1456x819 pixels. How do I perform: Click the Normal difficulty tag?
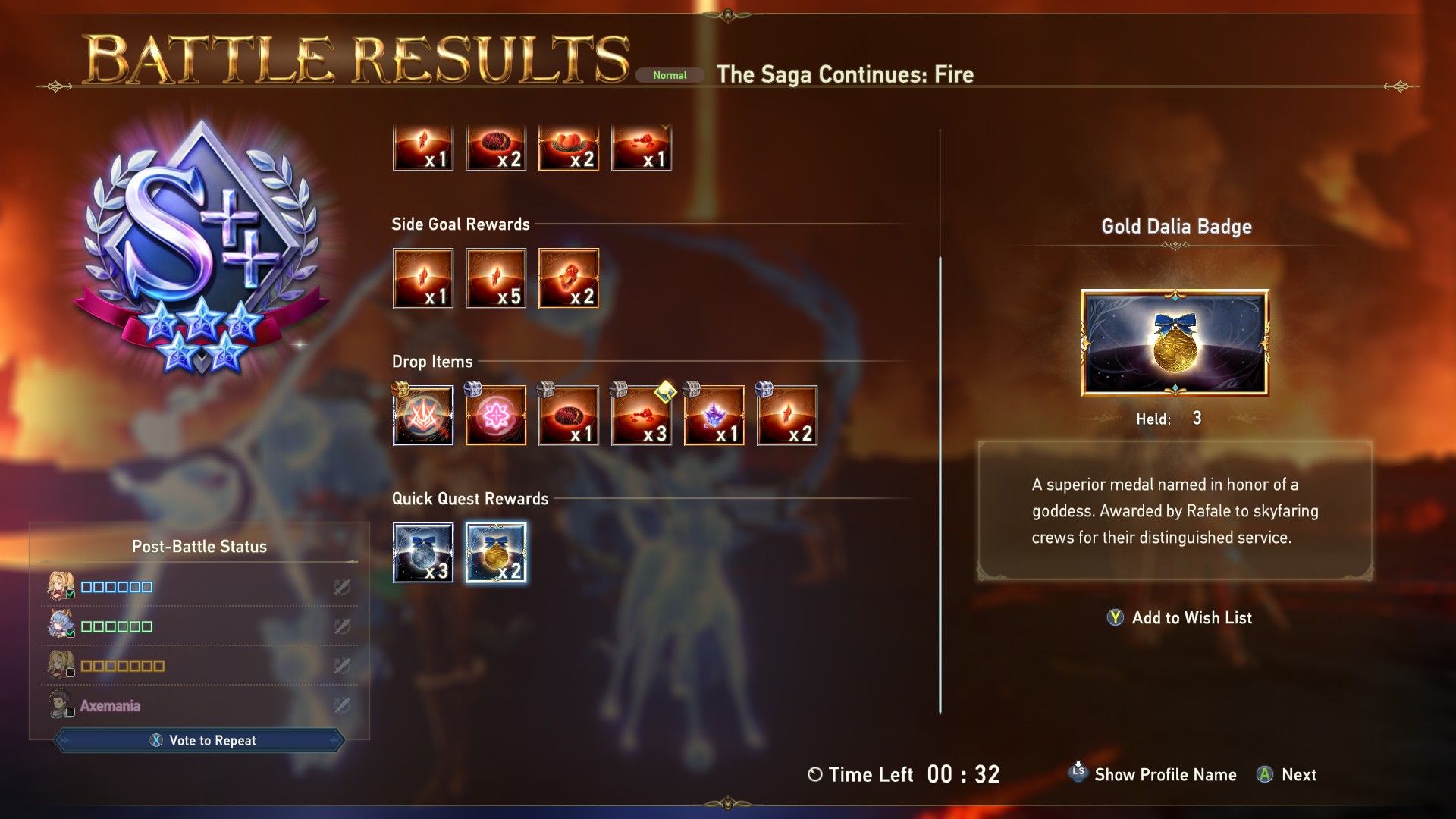tap(669, 75)
